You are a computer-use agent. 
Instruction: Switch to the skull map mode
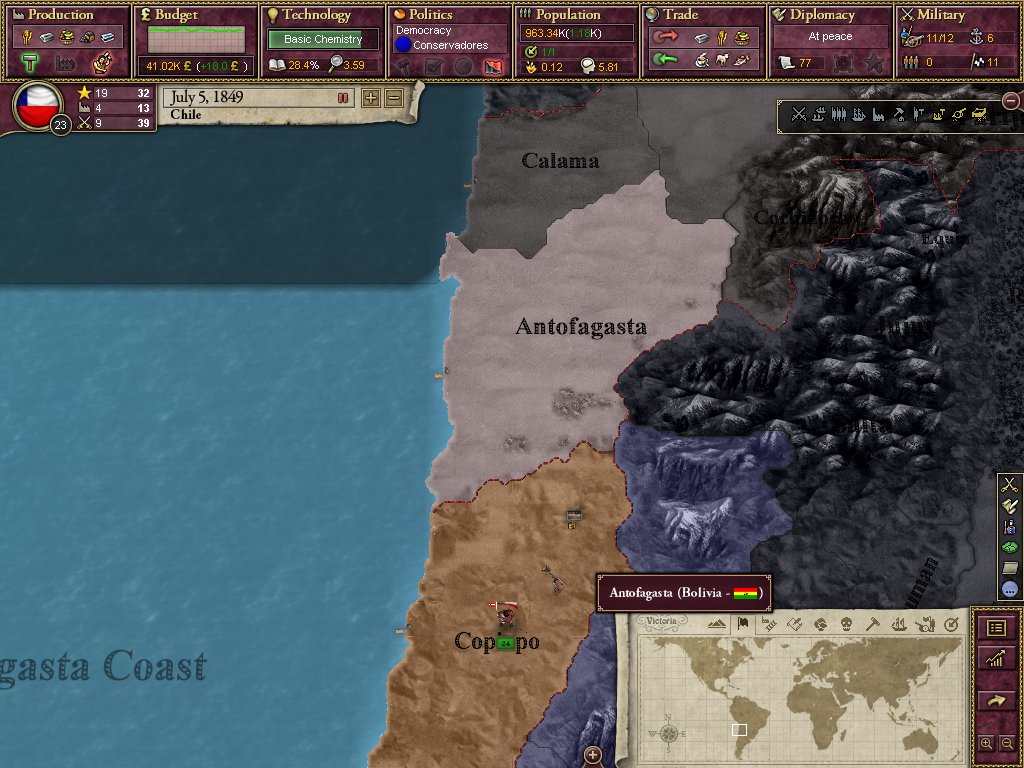click(846, 624)
